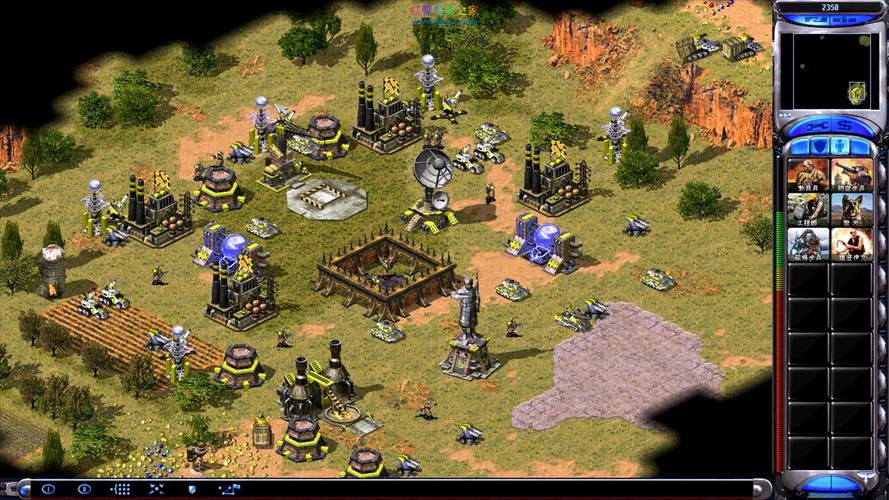Select the second team group button
This screenshot has width=889, height=500.
coord(85,489)
